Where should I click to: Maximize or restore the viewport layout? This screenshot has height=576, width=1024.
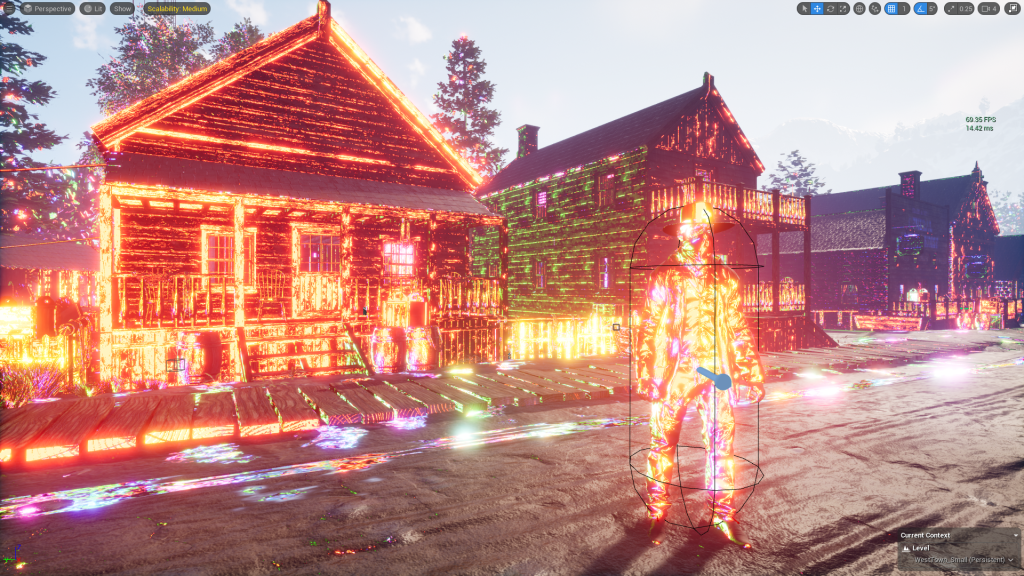tap(1011, 8)
